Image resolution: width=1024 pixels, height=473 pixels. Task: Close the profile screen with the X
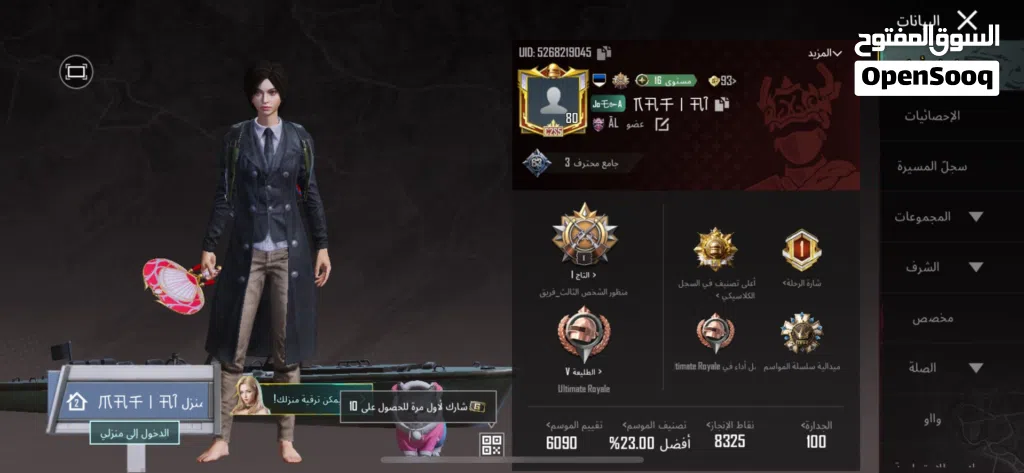click(966, 19)
